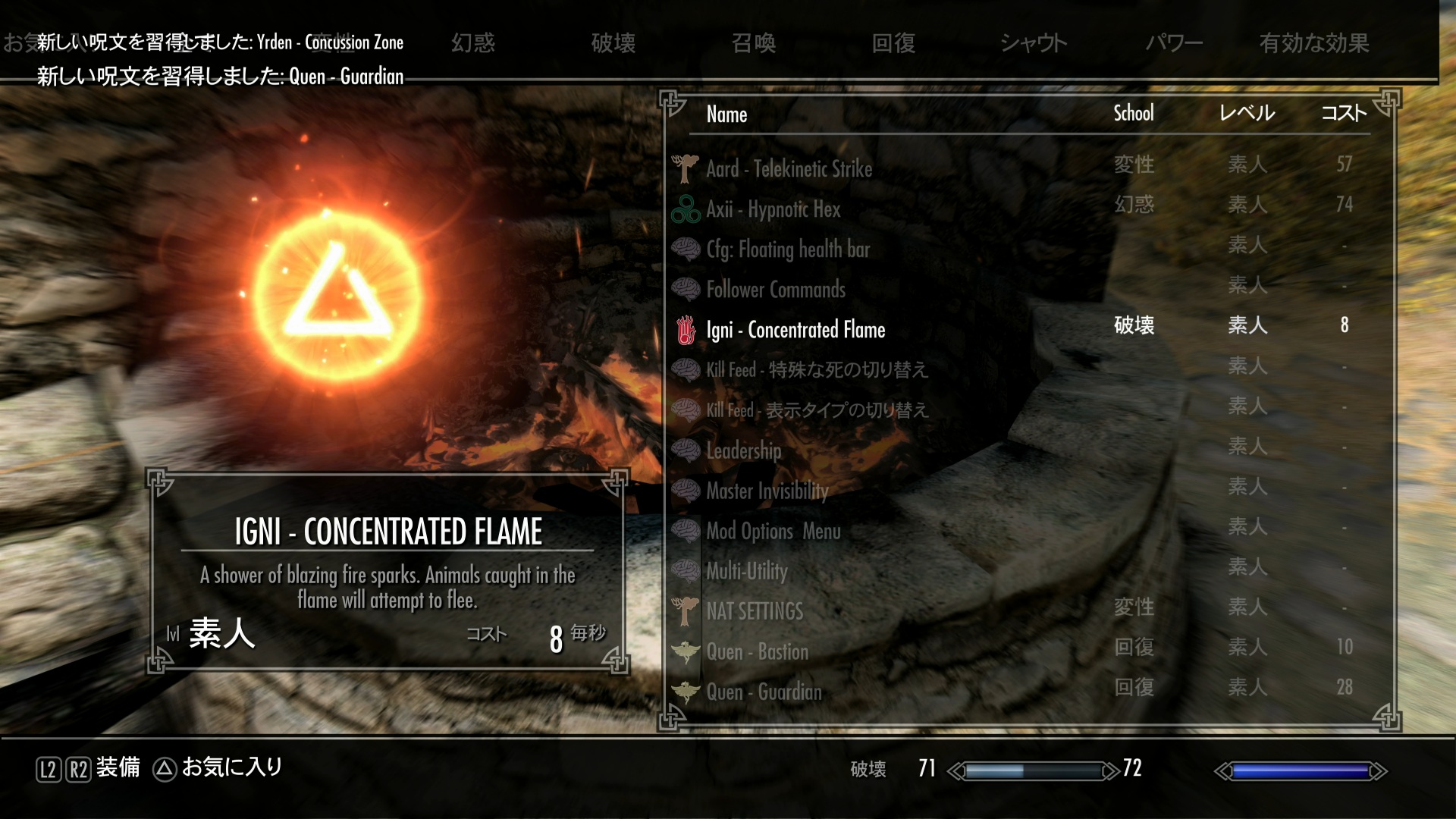The width and height of the screenshot is (1456, 819).
Task: Choose Axii - Hypnotic Hex from the list
Action: pyautogui.click(x=773, y=209)
